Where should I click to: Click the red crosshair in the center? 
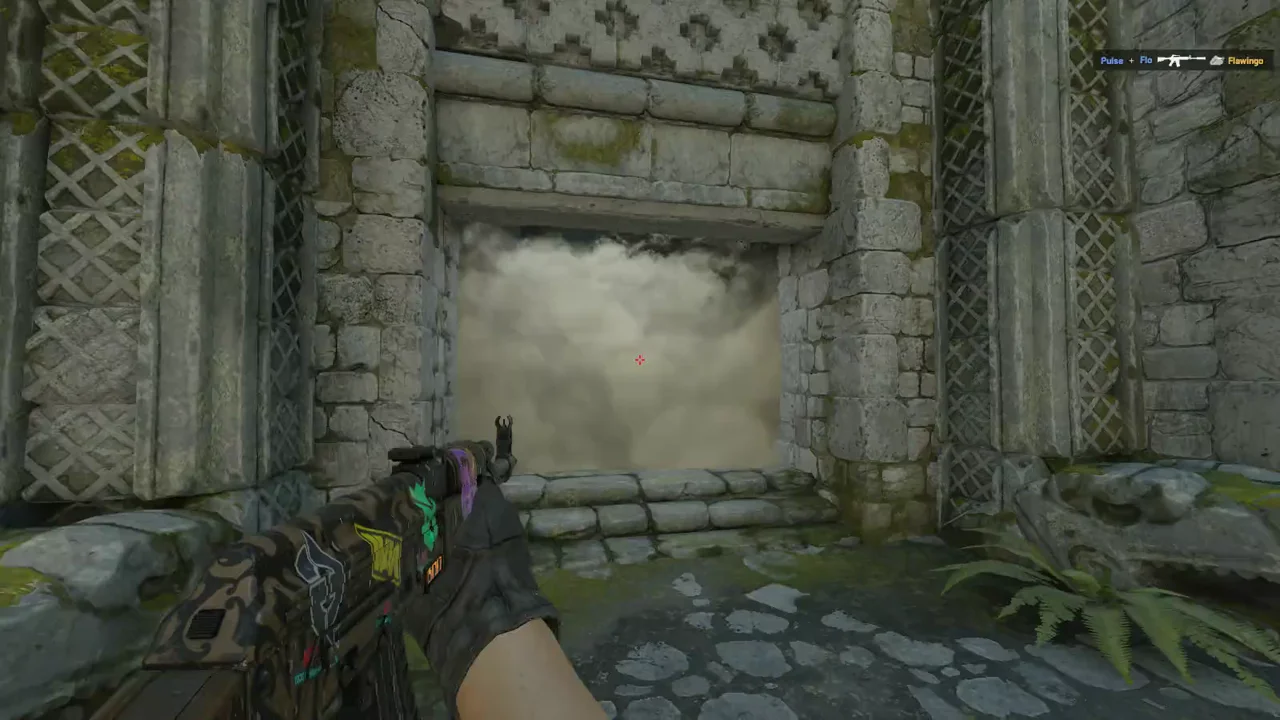[x=640, y=360]
